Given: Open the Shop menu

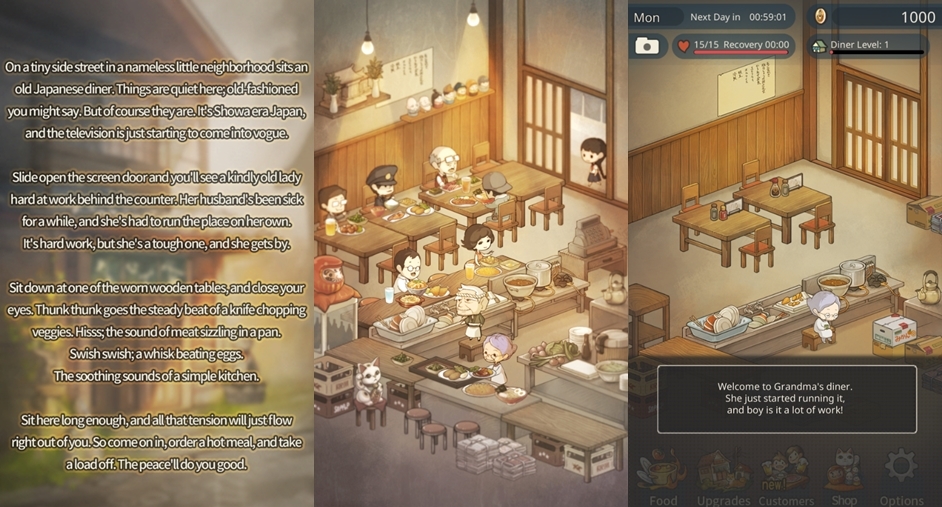Looking at the screenshot, I should click(844, 476).
